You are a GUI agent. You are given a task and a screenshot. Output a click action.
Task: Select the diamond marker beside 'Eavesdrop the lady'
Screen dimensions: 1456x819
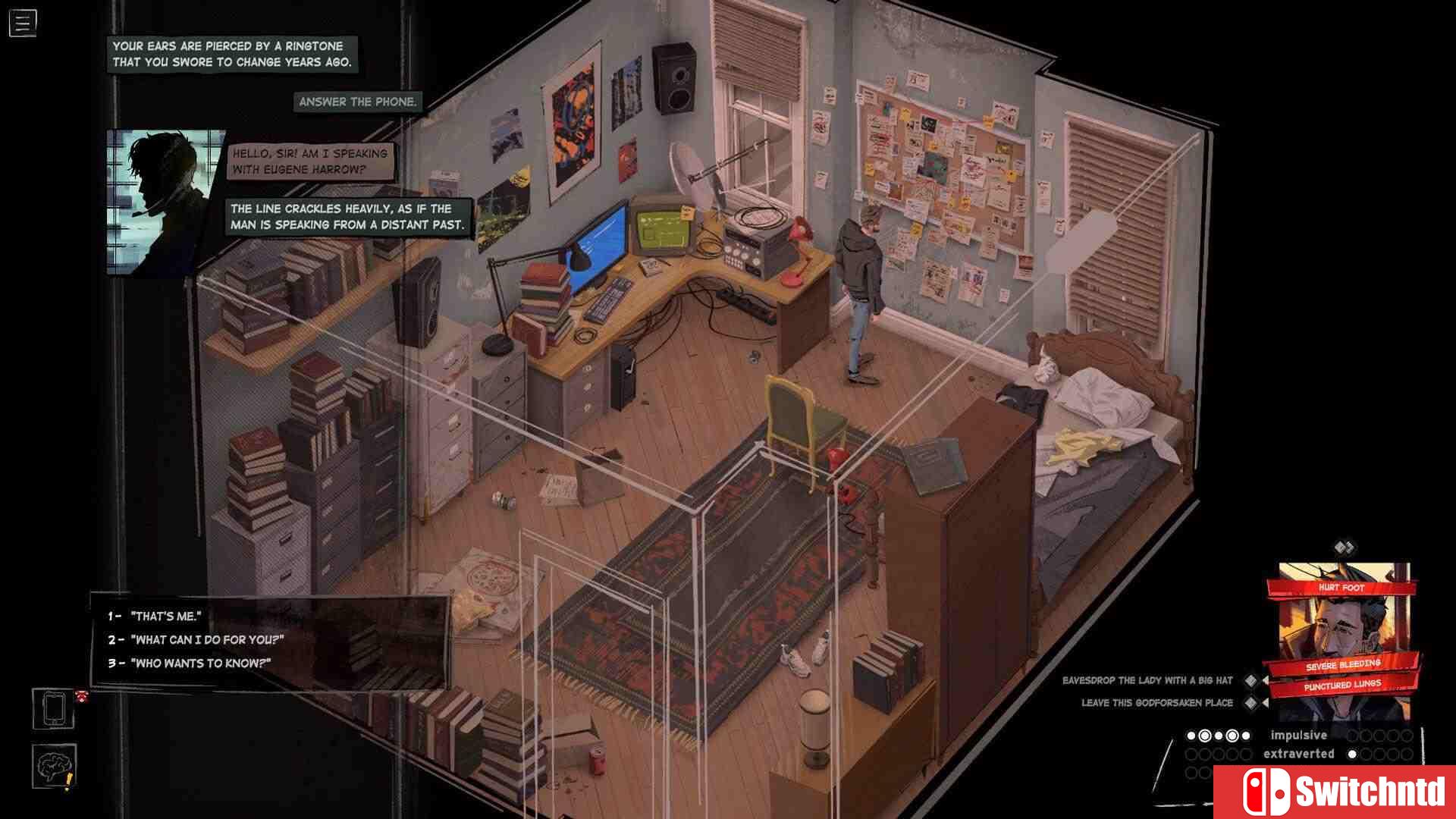coord(1251,680)
